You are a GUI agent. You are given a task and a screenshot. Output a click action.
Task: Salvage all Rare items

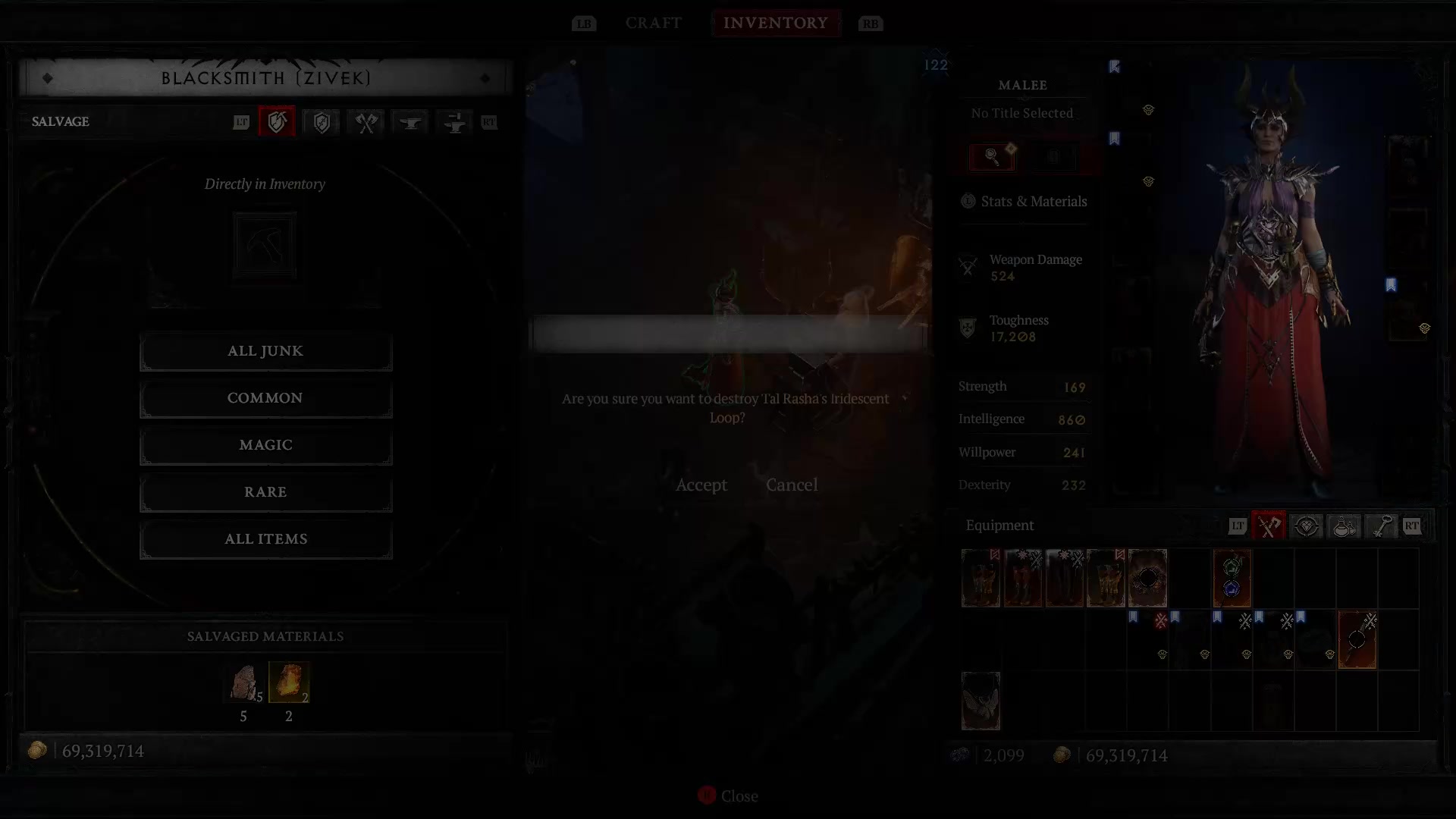pyautogui.click(x=265, y=491)
